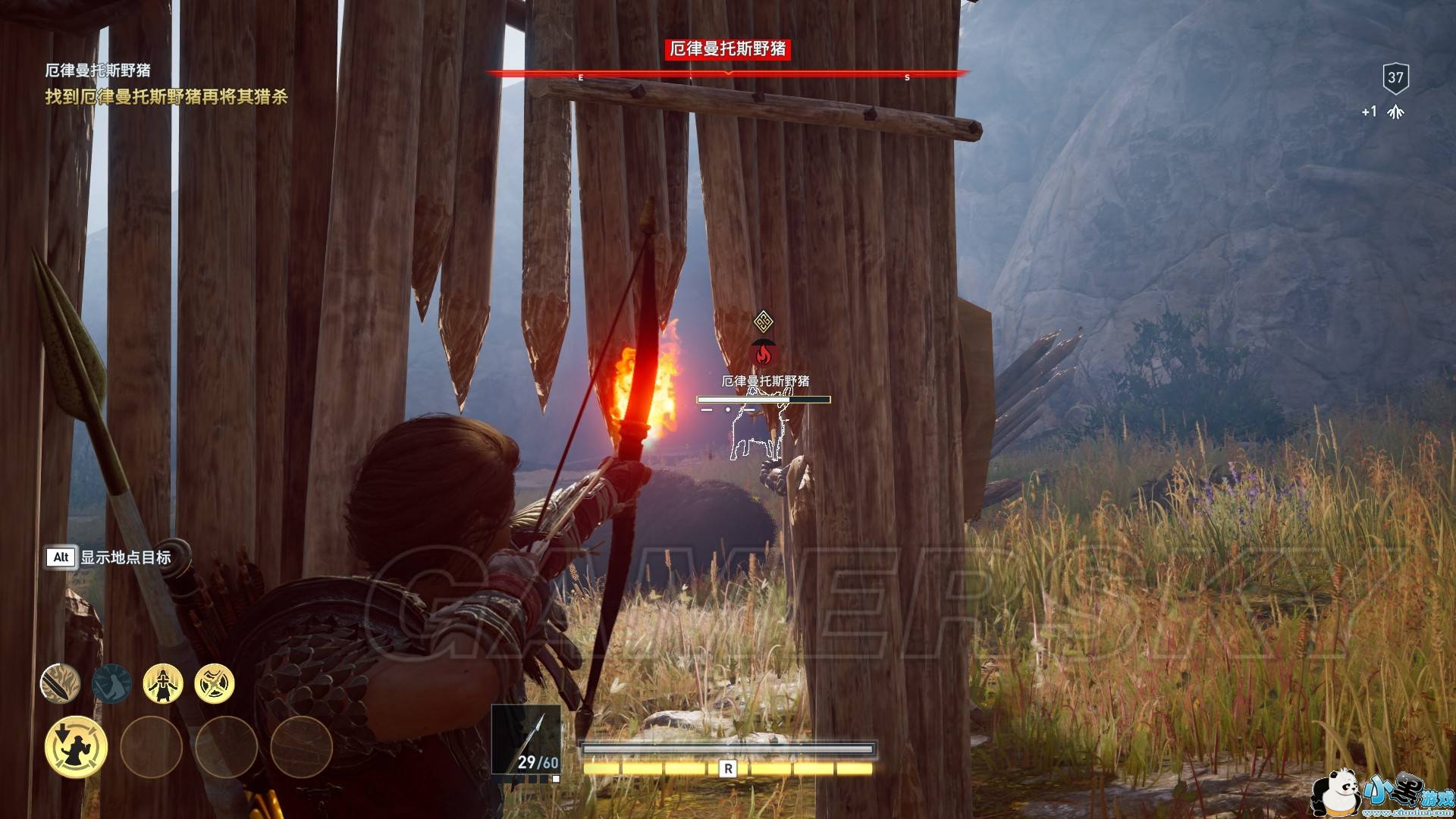Click the level 37 shield badge
The width and height of the screenshot is (1456, 819).
[x=1395, y=77]
